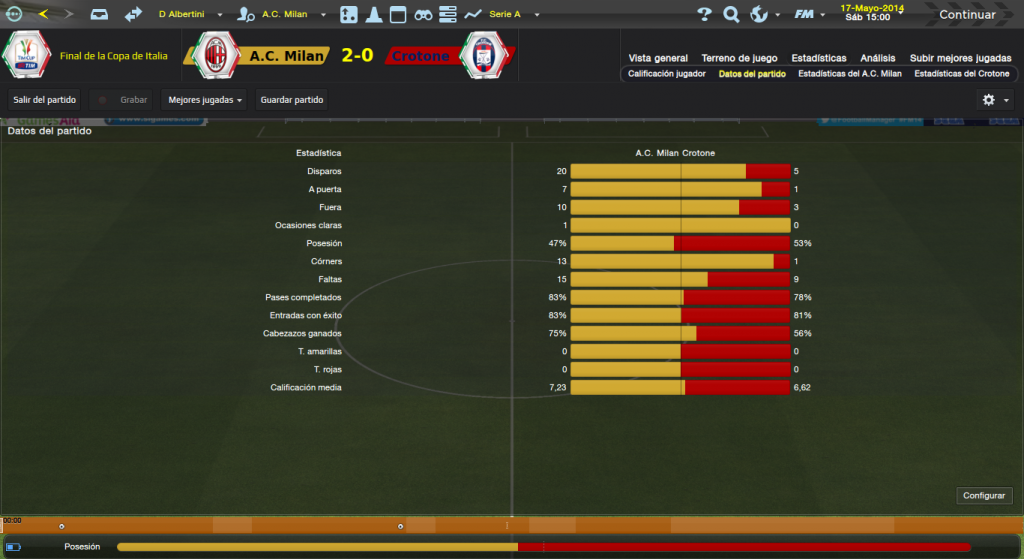This screenshot has height=559, width=1024.
Task: Open the D Albertini manager menu
Action: (189, 15)
